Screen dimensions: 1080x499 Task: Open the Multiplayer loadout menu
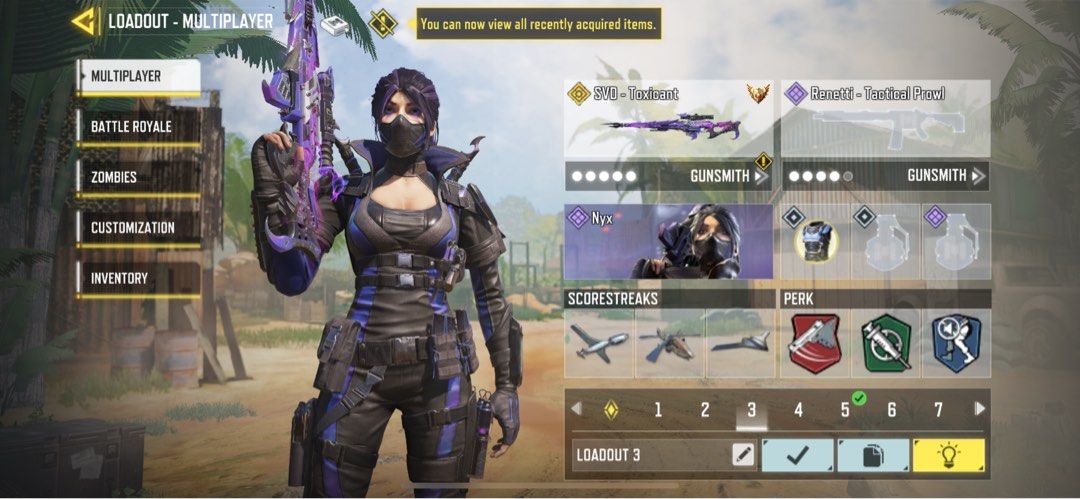click(138, 76)
